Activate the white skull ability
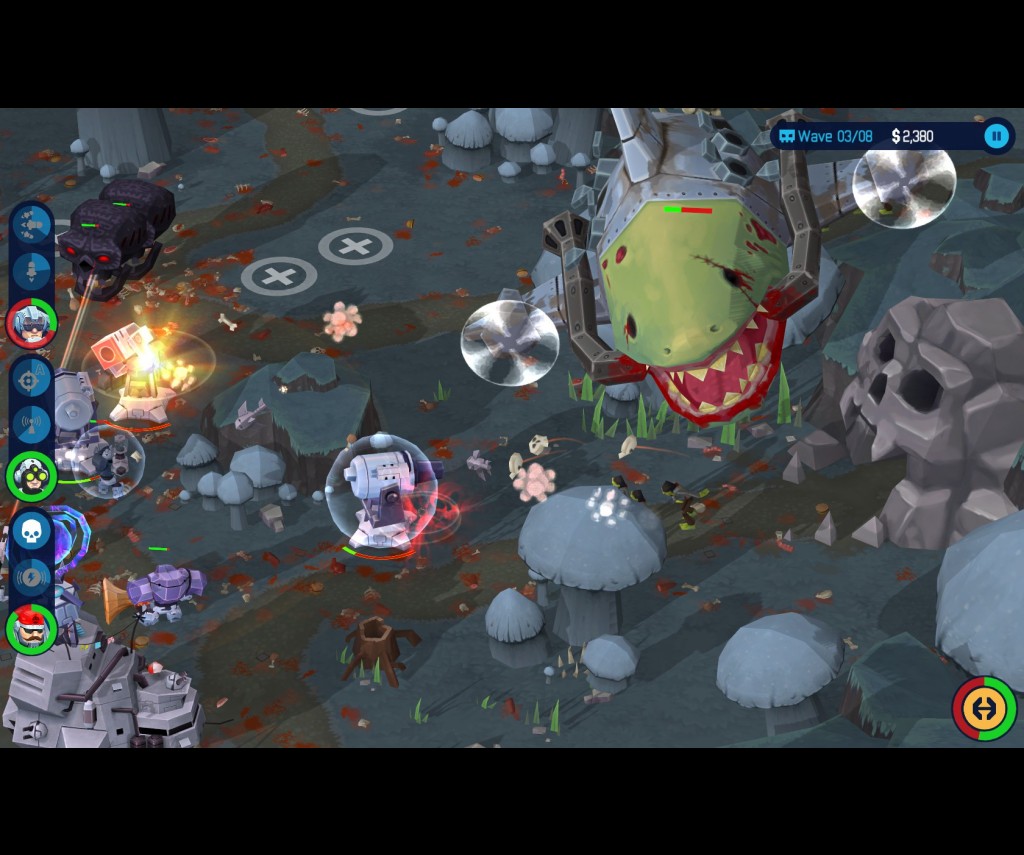This screenshot has width=1024, height=855. click(32, 532)
